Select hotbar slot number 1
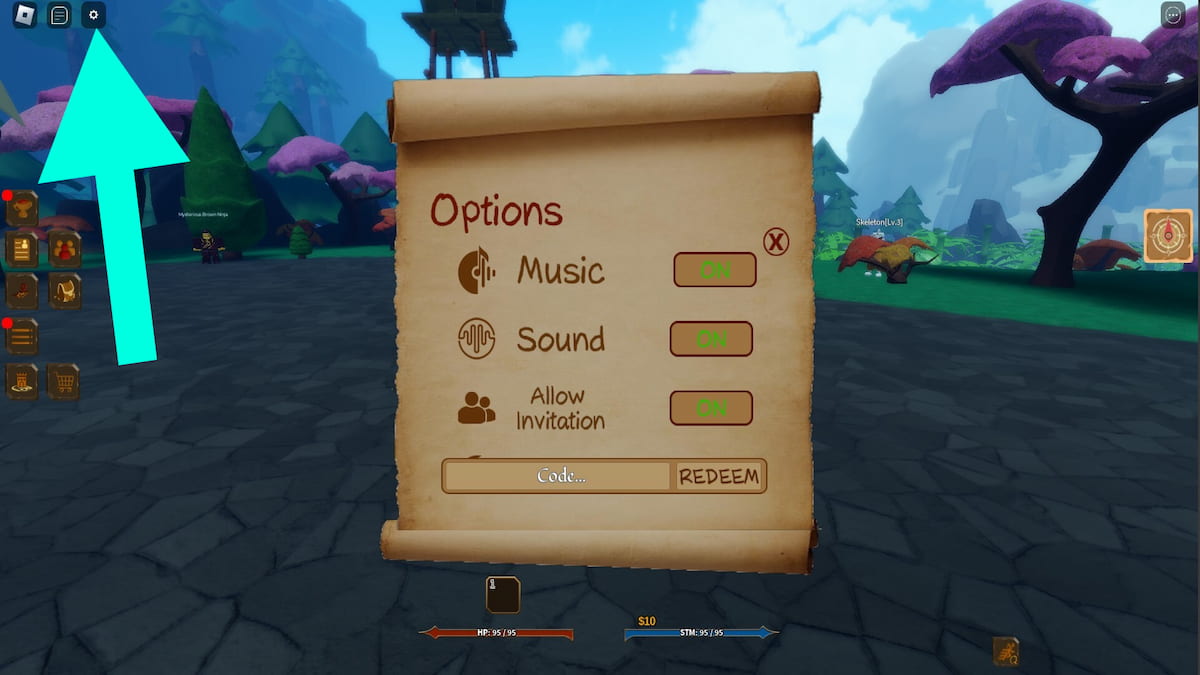This screenshot has height=675, width=1200. coord(503,595)
